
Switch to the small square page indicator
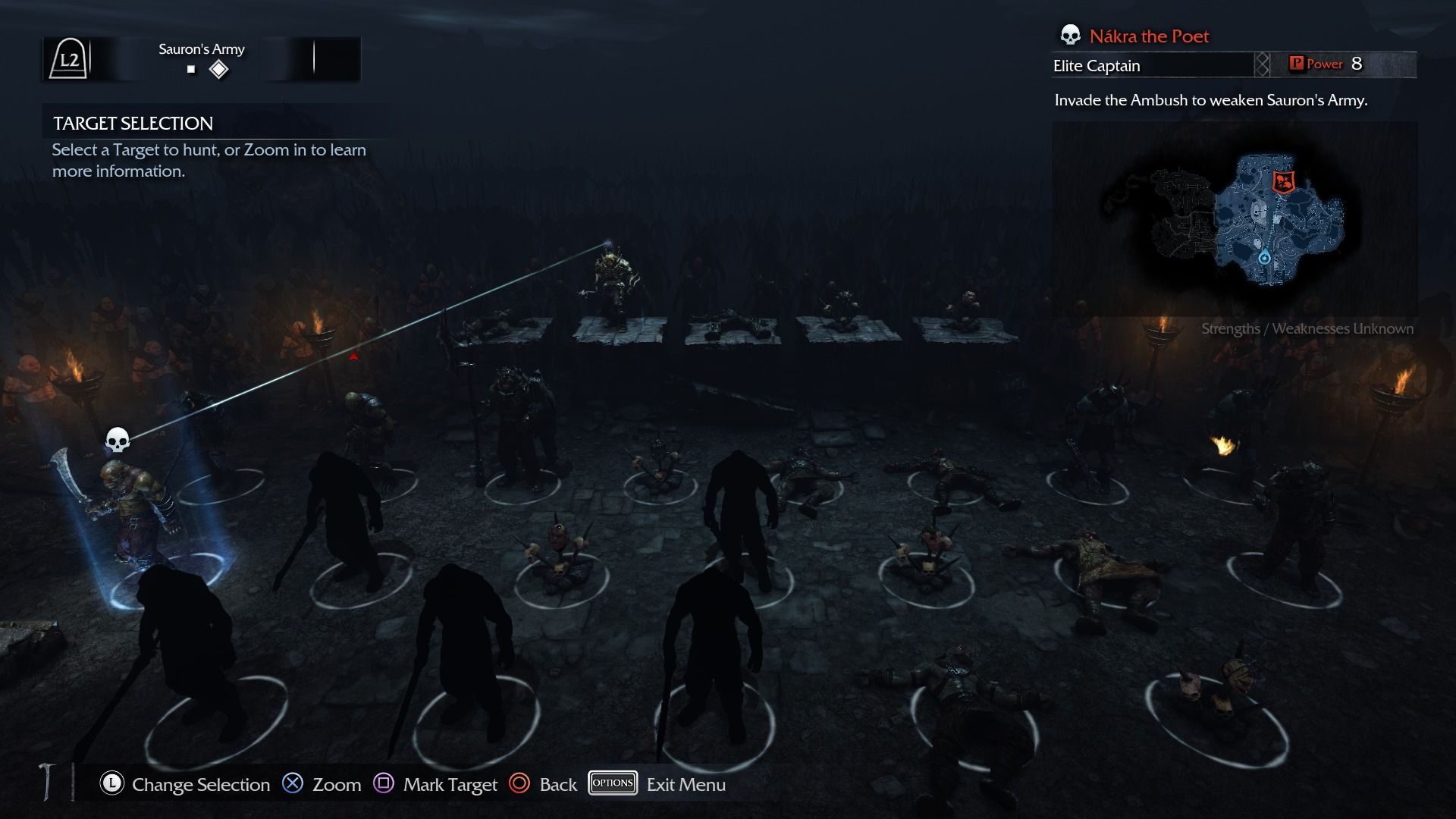(x=191, y=70)
